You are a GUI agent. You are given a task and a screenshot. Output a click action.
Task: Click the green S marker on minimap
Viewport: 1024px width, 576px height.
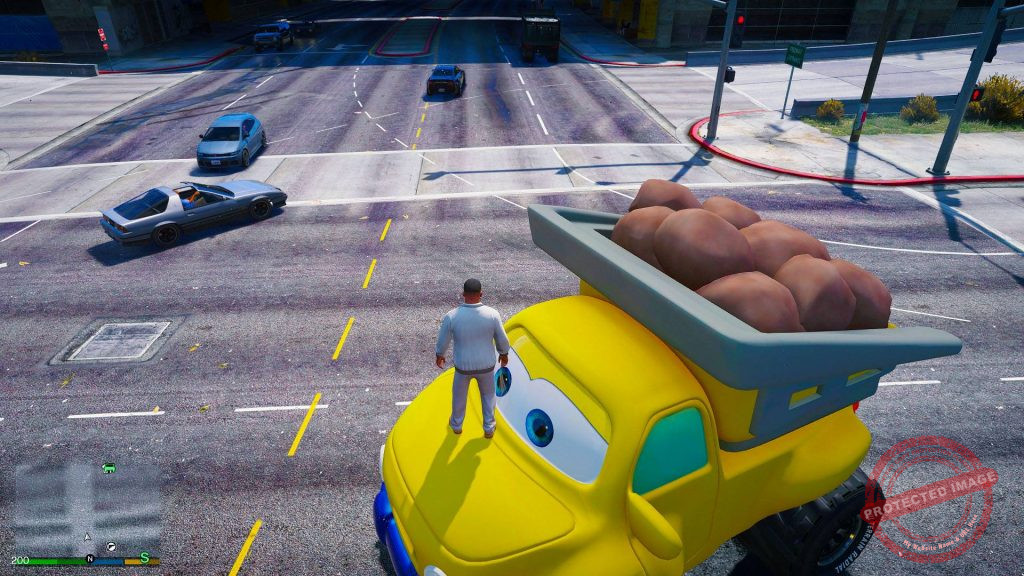144,557
